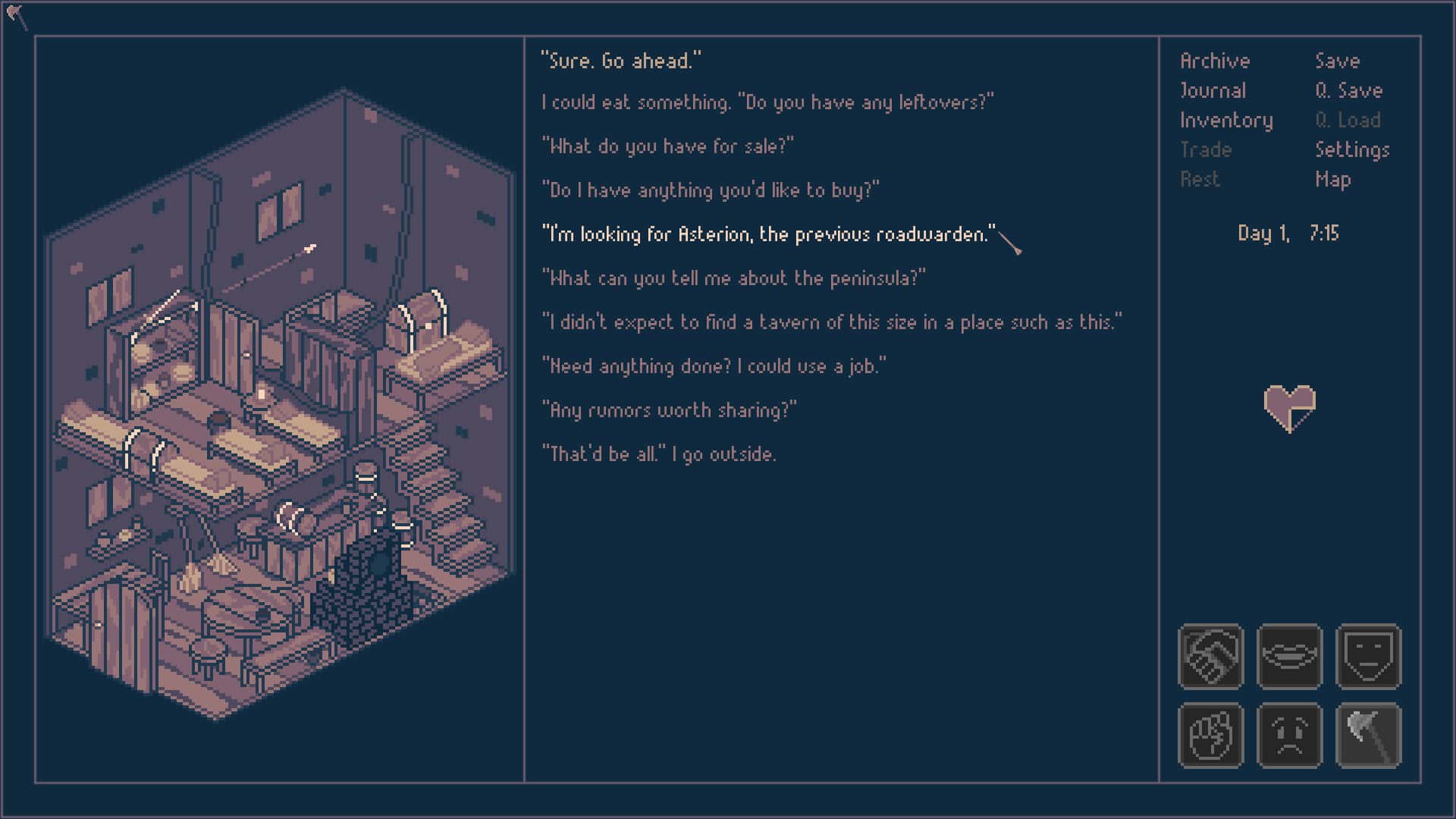The height and width of the screenshot is (819, 1456).
Task: Pick the neutral face attitude icon
Action: point(1369,657)
